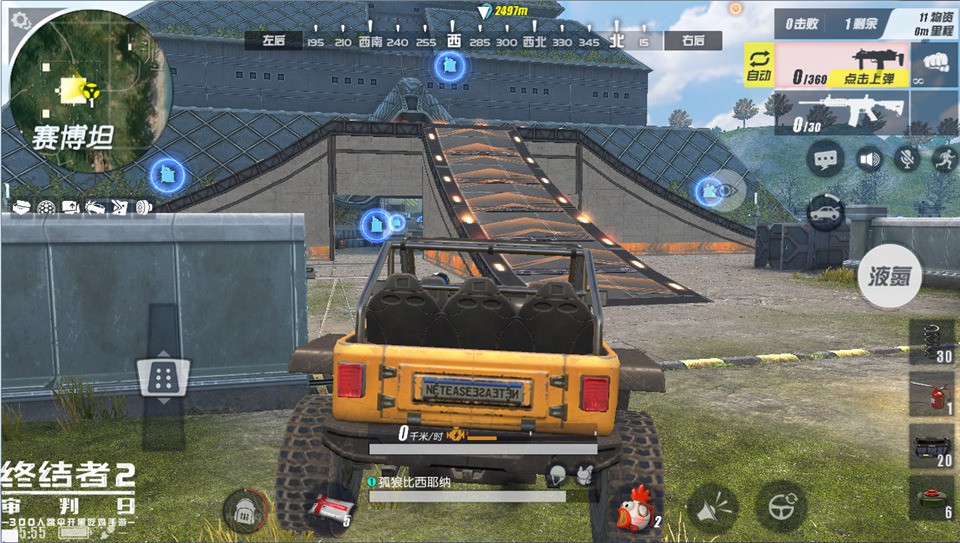Toggle the muted microphone button
The image size is (960, 543).
(907, 158)
